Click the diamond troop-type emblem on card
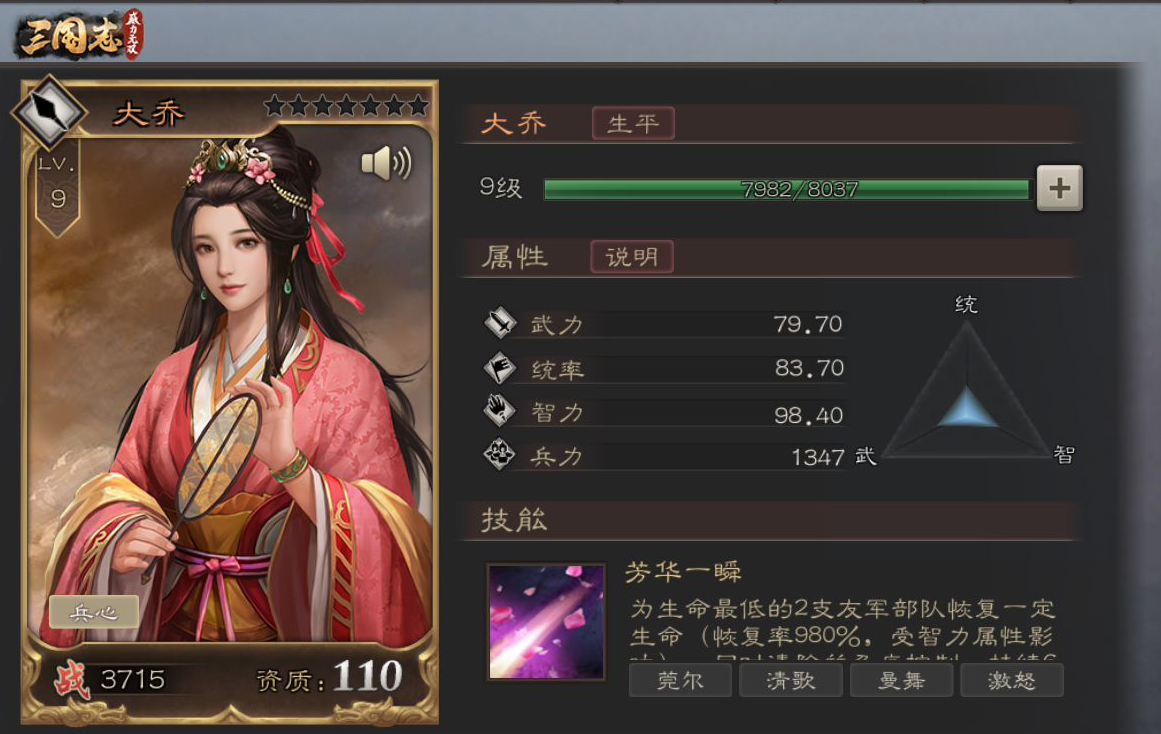 48,111
